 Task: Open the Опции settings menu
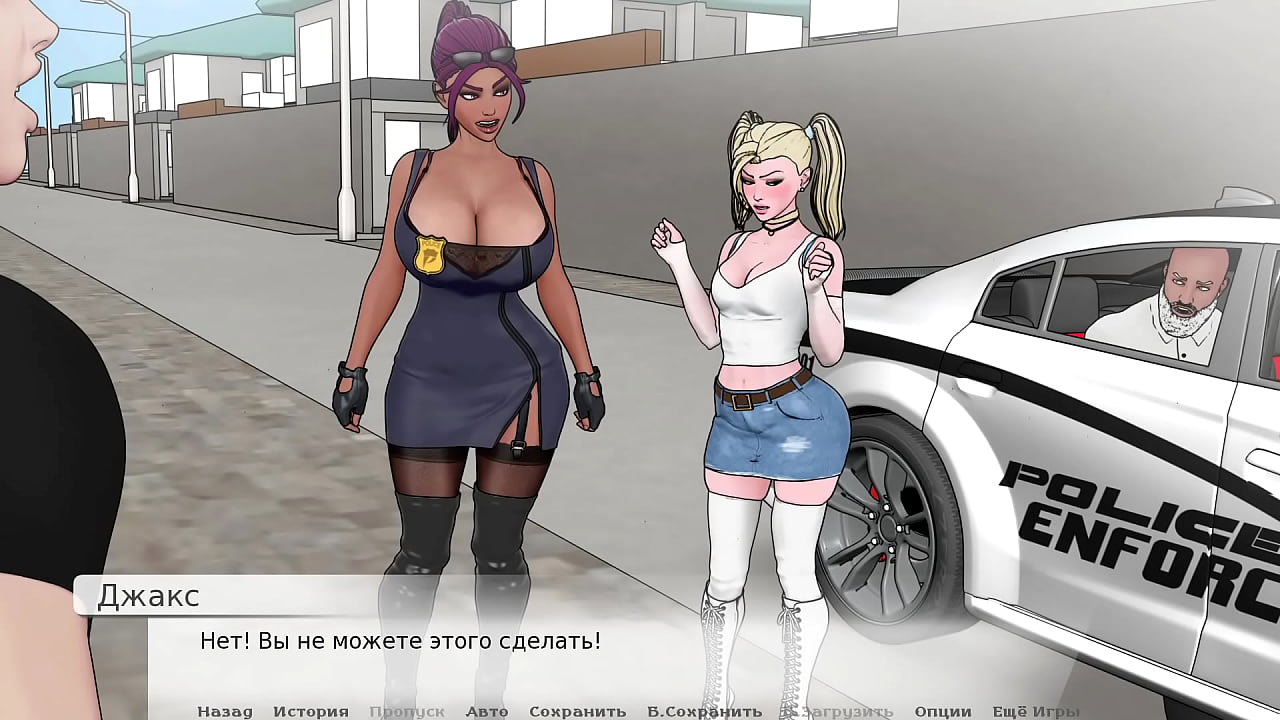[942, 711]
